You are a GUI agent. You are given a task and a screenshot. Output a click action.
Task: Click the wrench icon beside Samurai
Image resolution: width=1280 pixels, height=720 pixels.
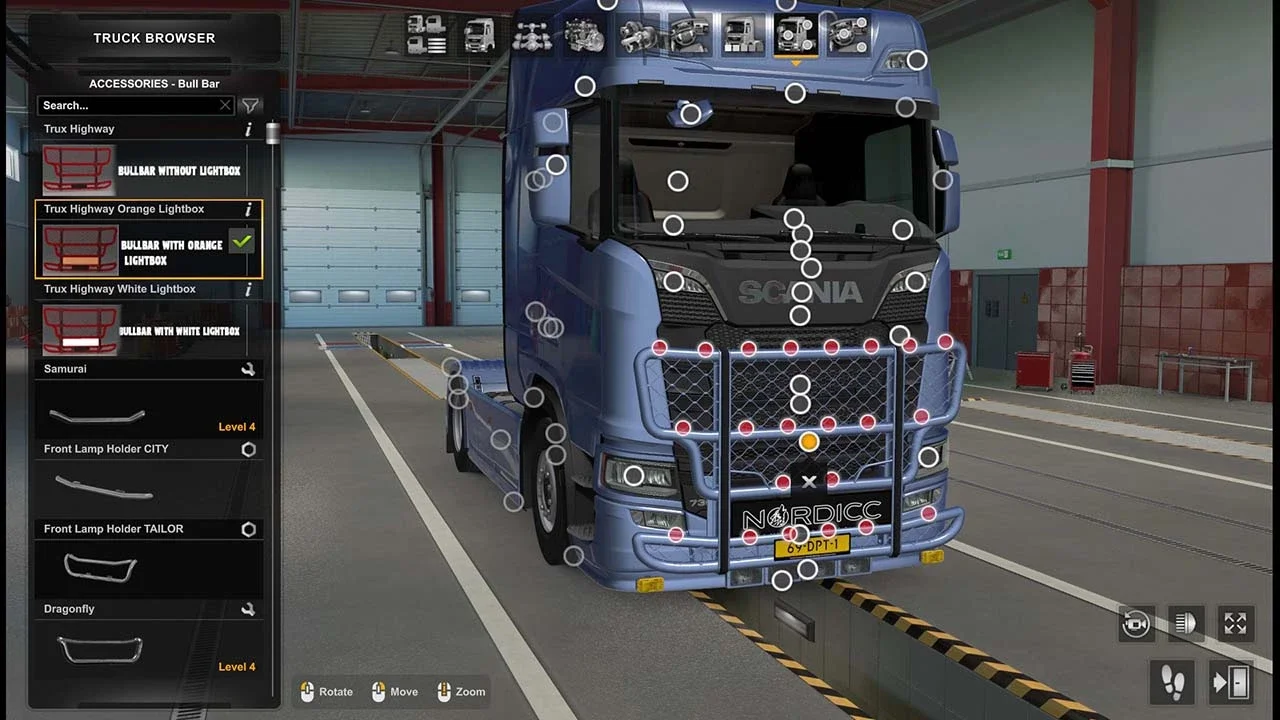(249, 369)
